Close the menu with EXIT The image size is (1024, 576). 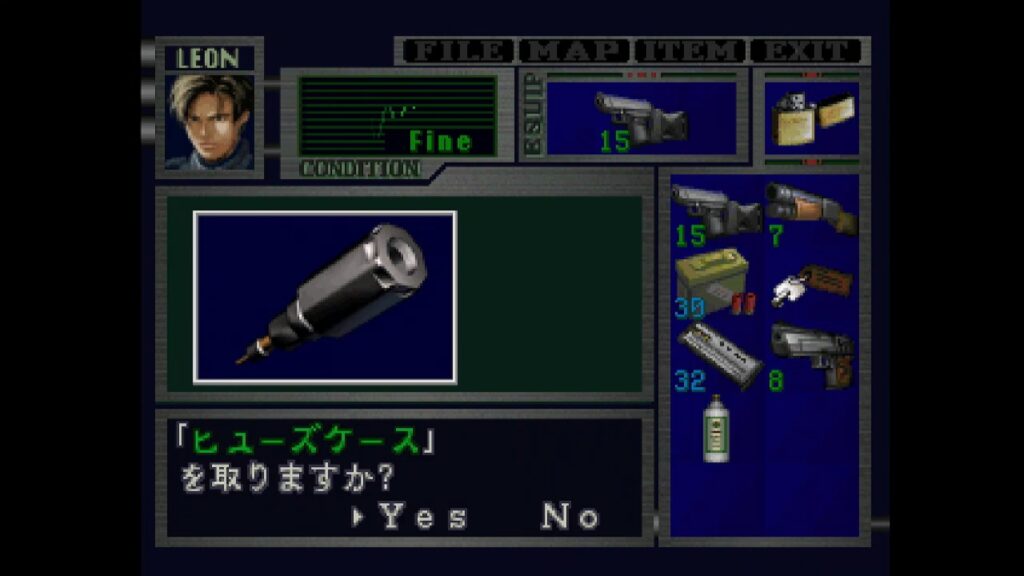point(806,51)
